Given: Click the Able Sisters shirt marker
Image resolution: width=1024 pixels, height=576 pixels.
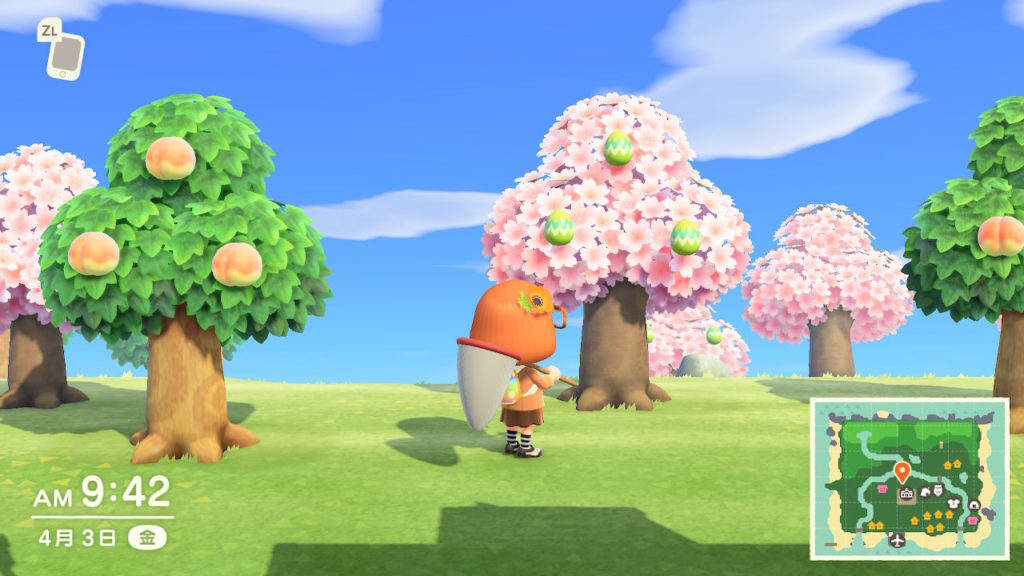Looking at the screenshot, I should pos(953,504).
